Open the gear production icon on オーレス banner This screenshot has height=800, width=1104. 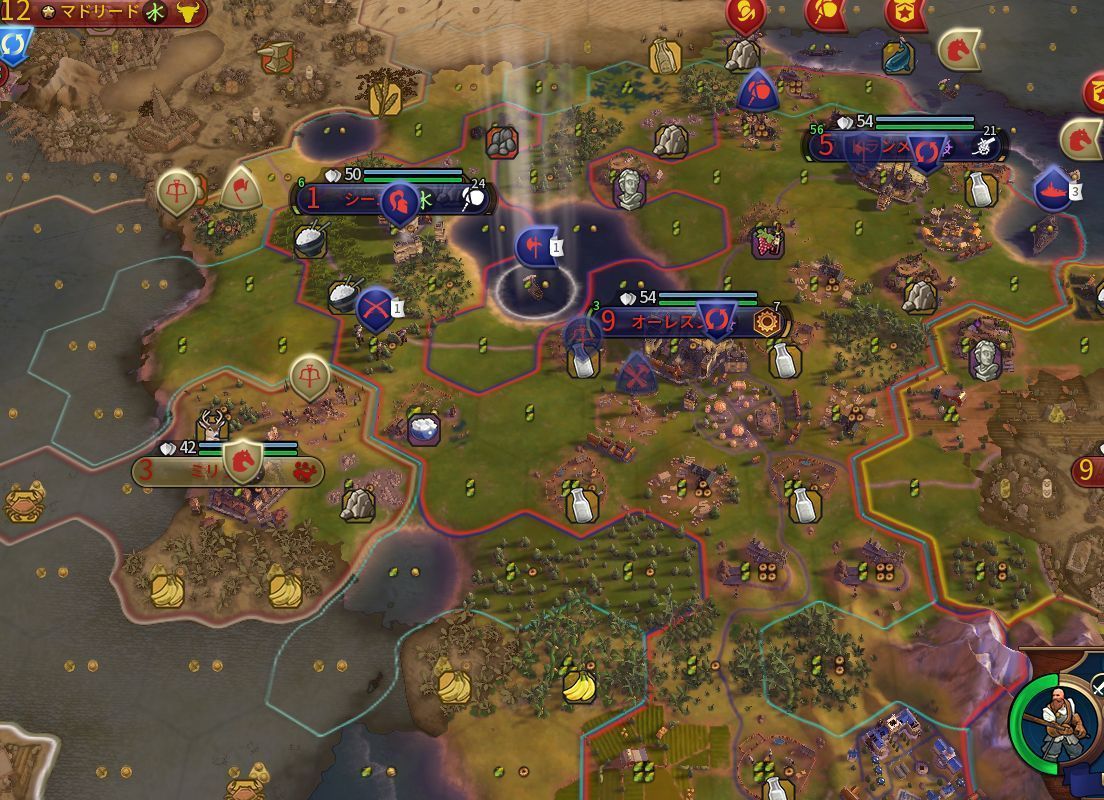click(768, 322)
